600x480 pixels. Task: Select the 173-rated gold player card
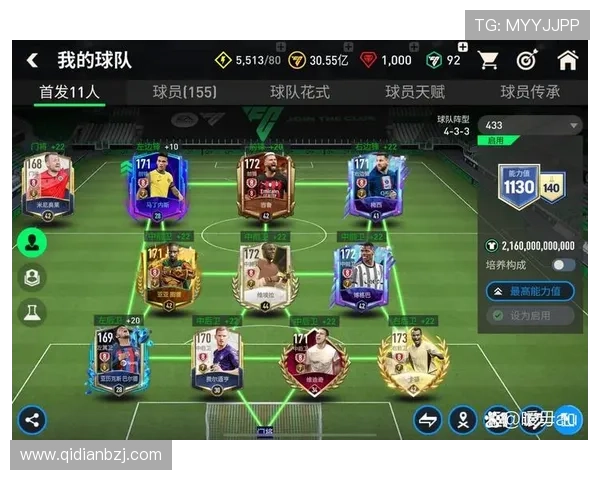[x=412, y=358]
